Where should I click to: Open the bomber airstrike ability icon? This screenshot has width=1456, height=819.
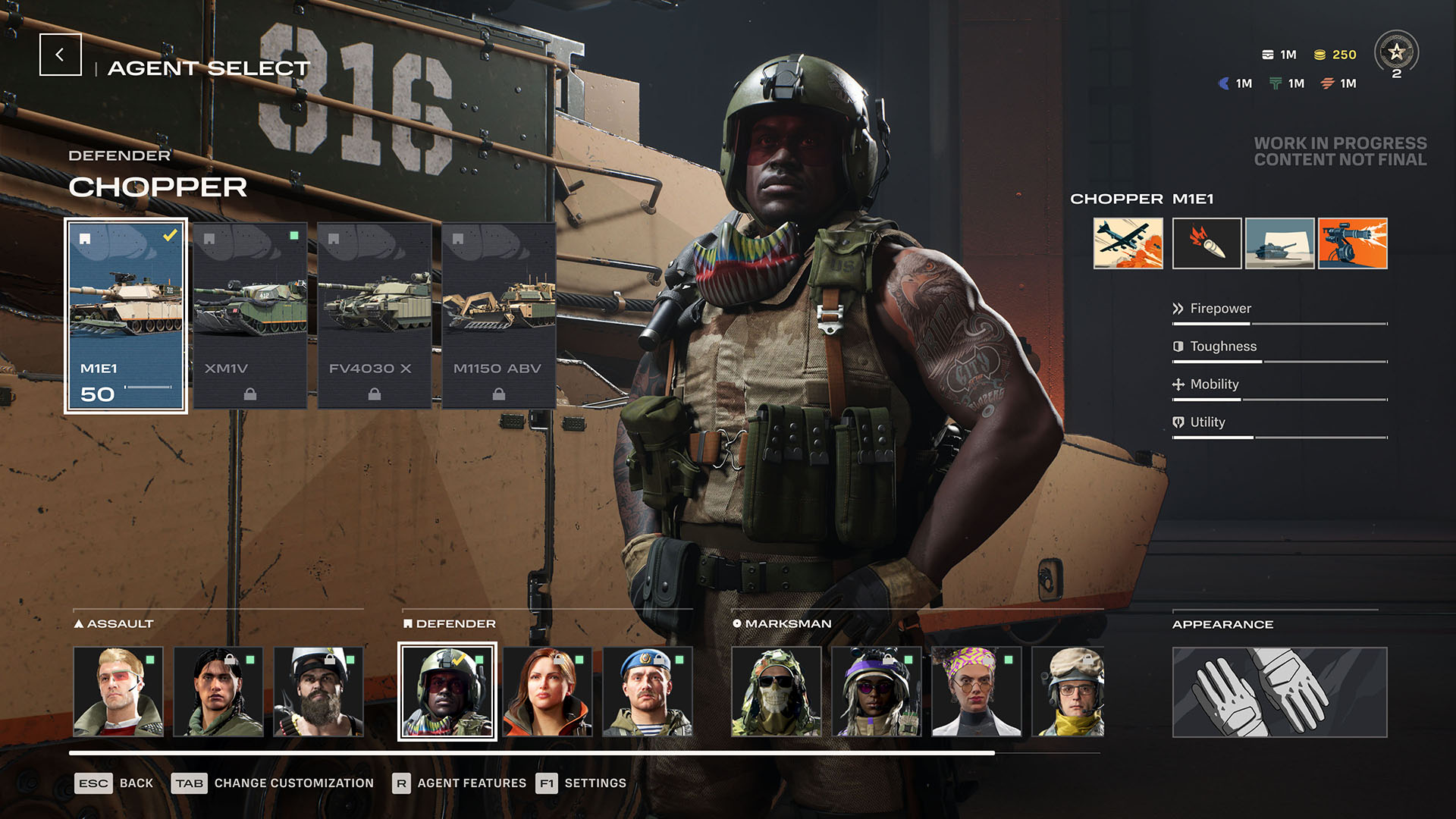1128,243
